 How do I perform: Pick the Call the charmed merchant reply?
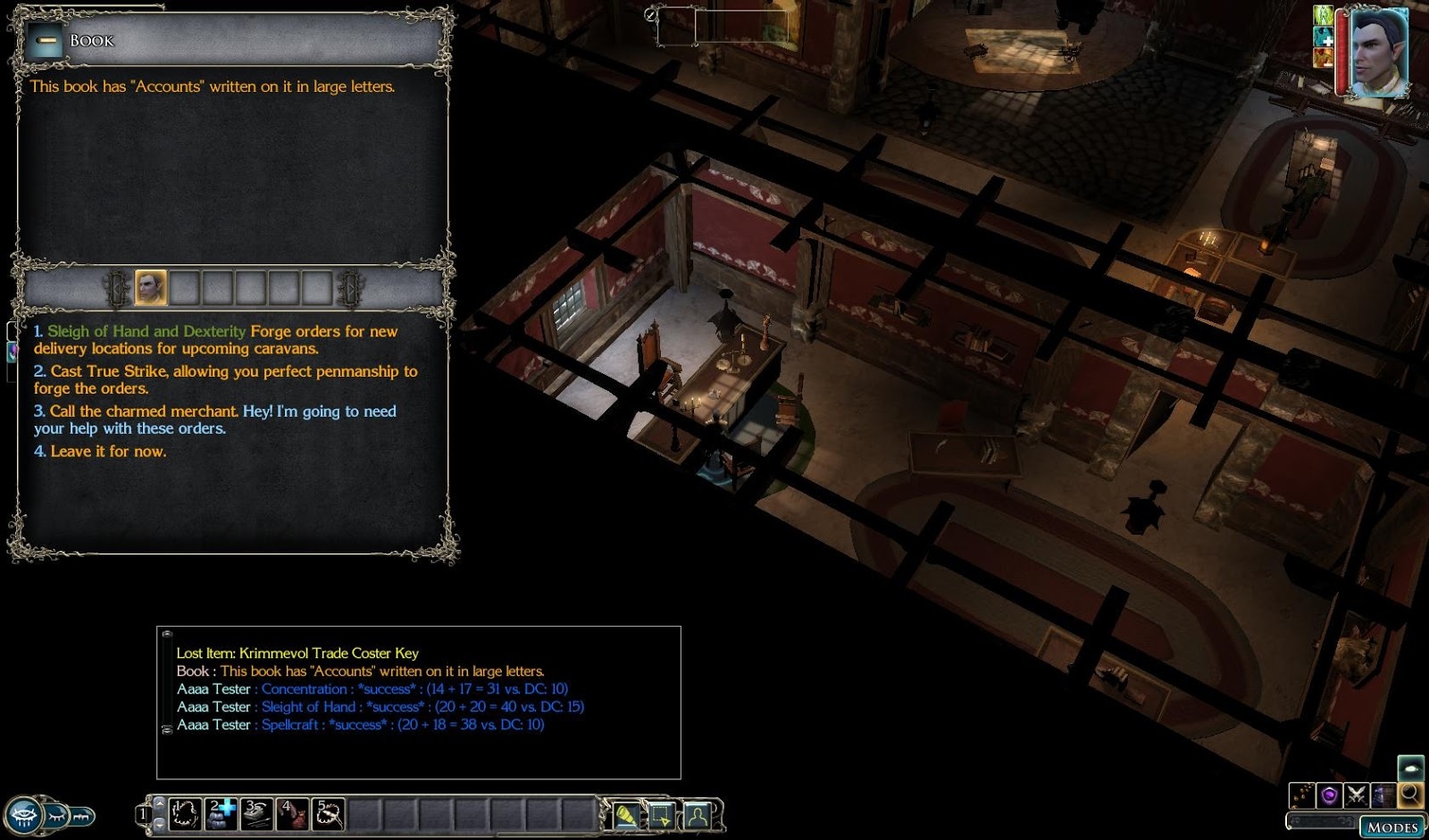click(214, 420)
